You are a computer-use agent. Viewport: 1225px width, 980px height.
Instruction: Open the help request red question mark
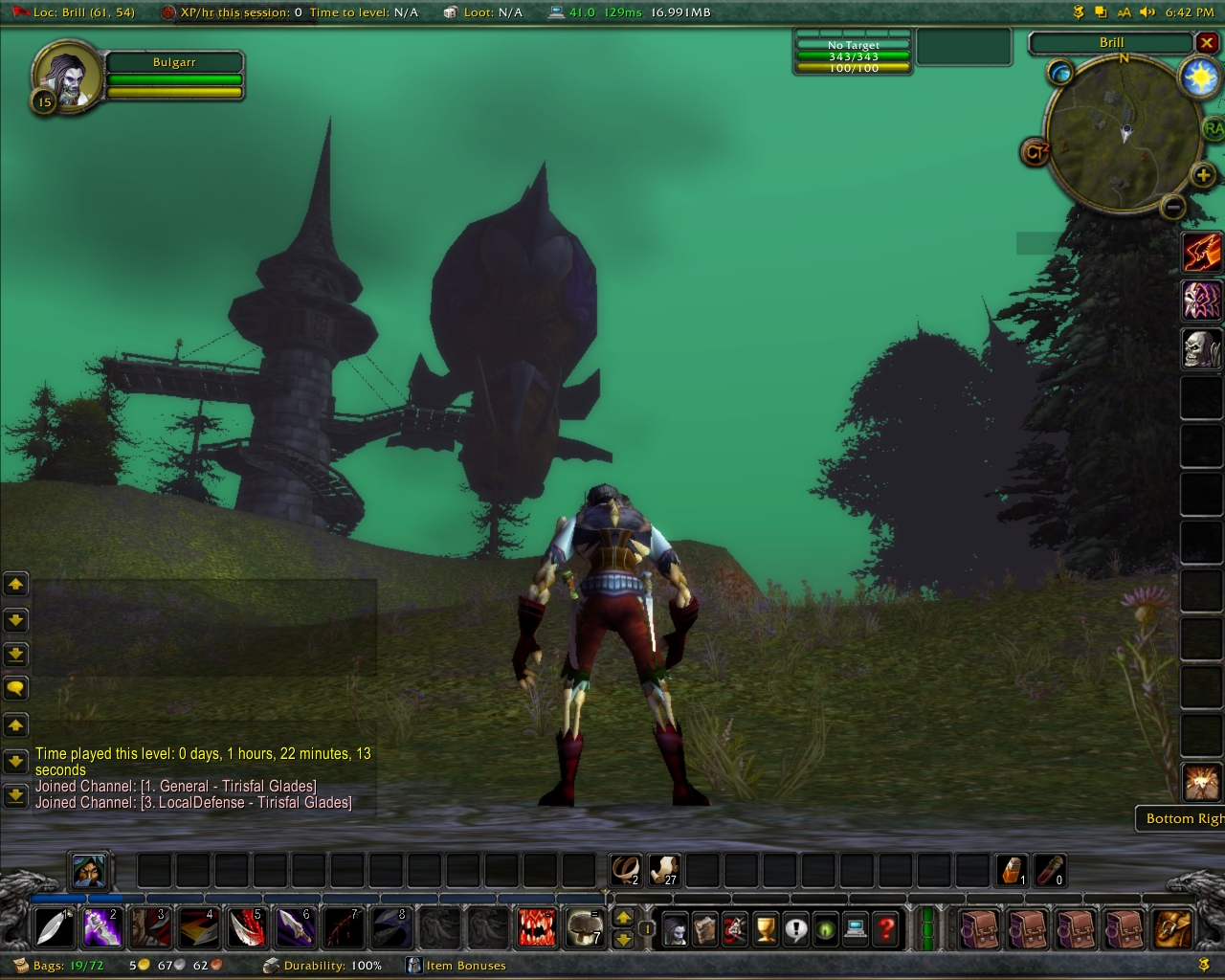pos(886,928)
